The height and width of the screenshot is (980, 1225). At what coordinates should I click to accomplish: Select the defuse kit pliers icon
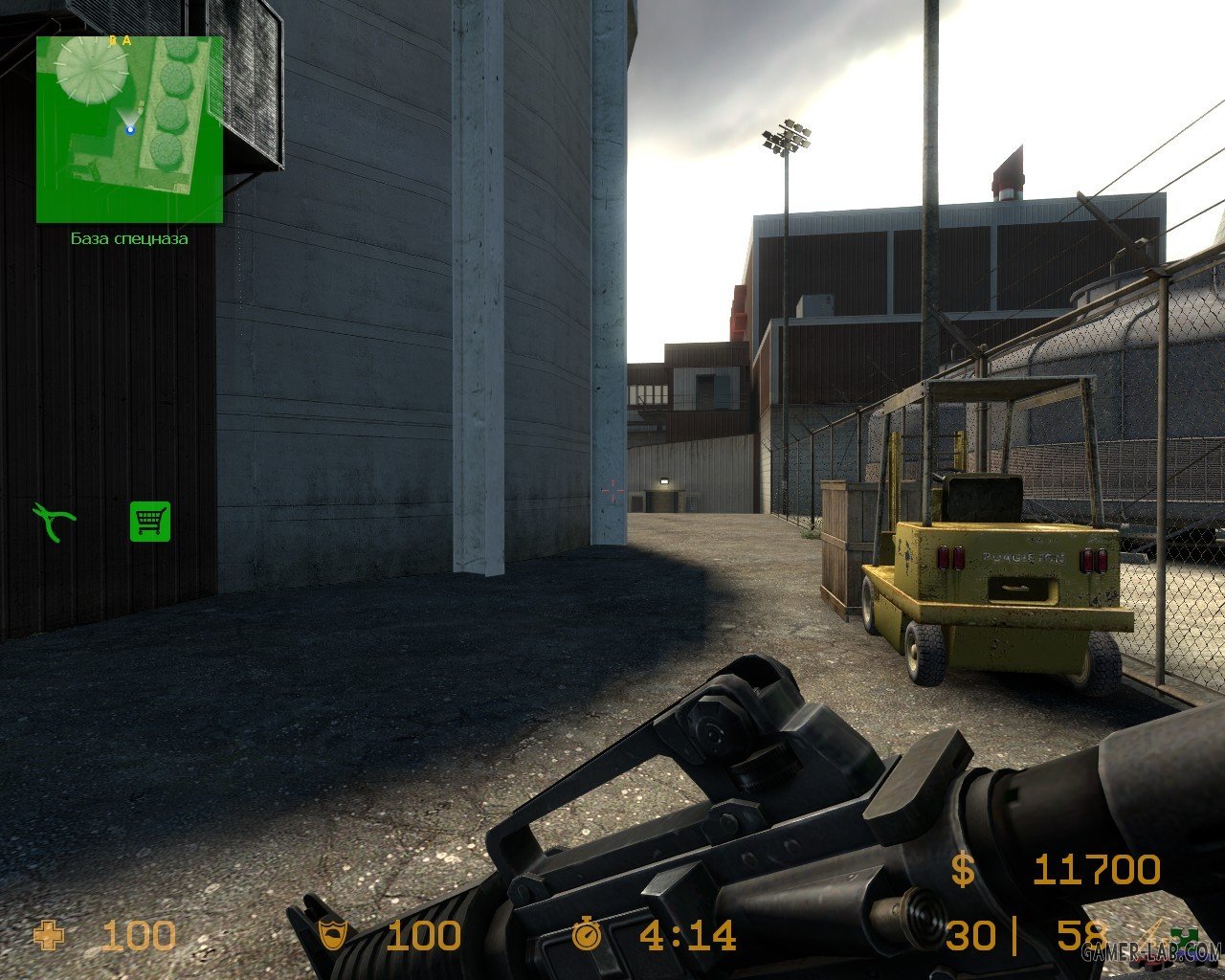tap(54, 523)
